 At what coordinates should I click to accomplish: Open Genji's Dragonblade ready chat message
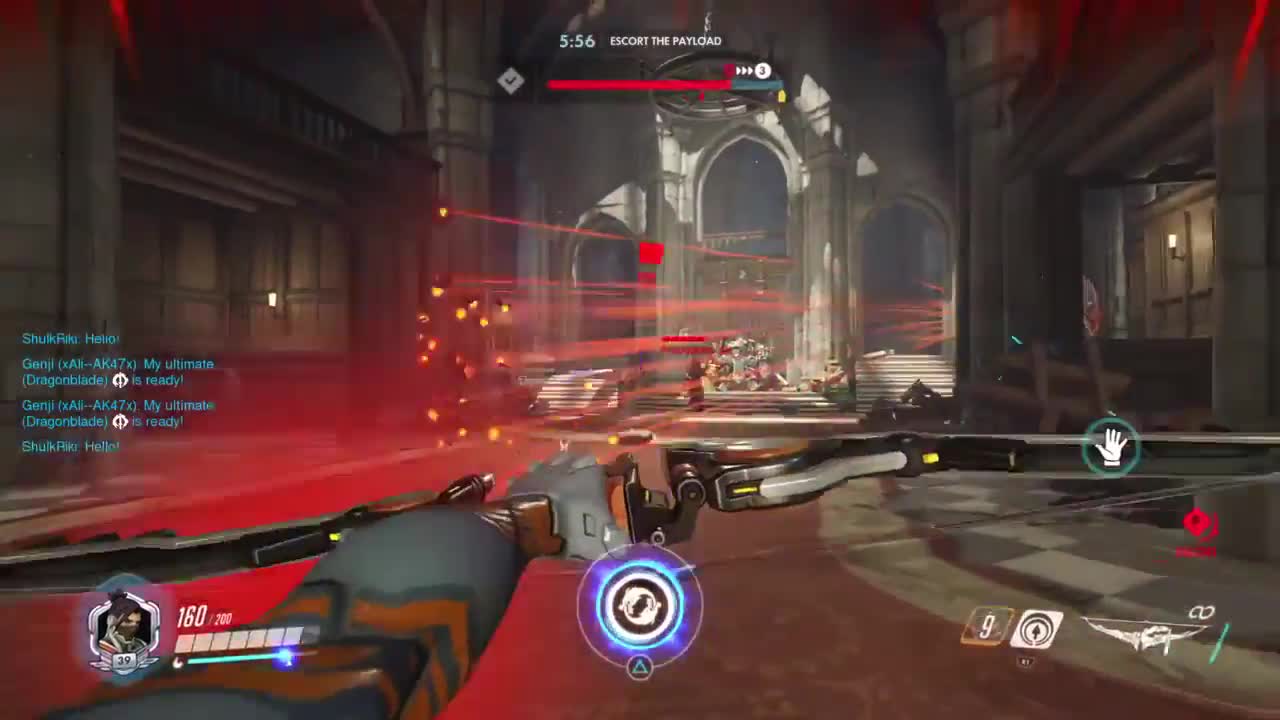pos(118,372)
